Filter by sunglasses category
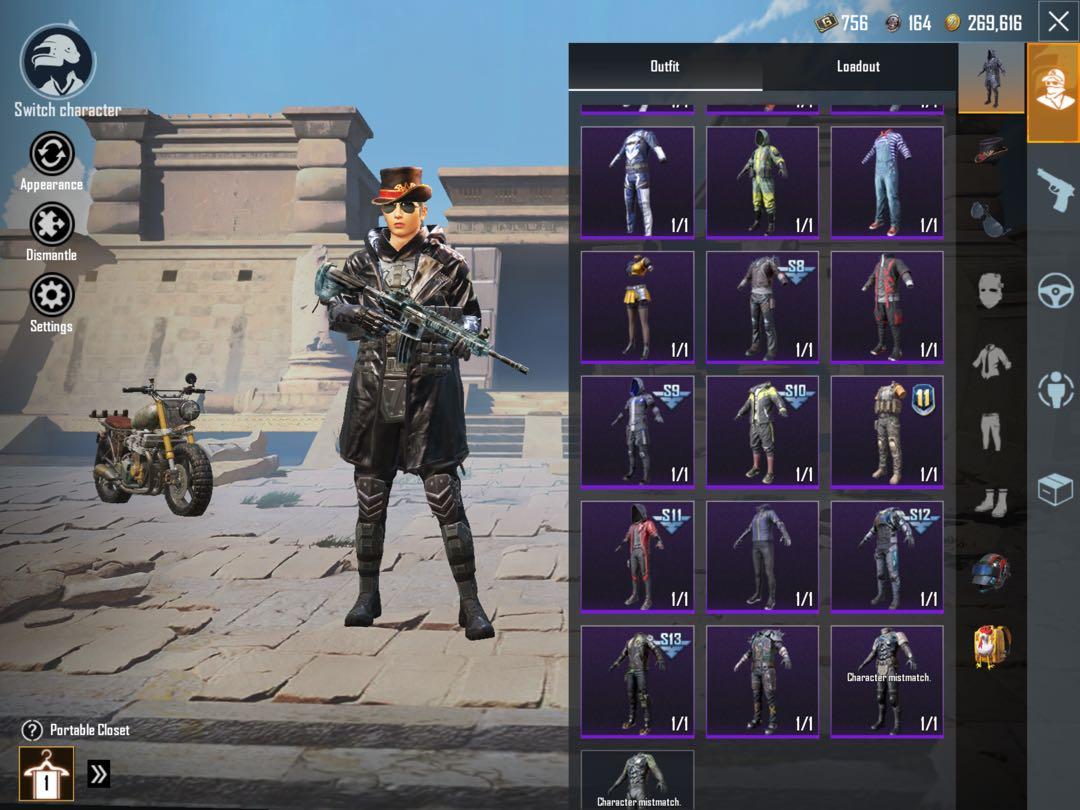The height and width of the screenshot is (810, 1080). click(990, 218)
